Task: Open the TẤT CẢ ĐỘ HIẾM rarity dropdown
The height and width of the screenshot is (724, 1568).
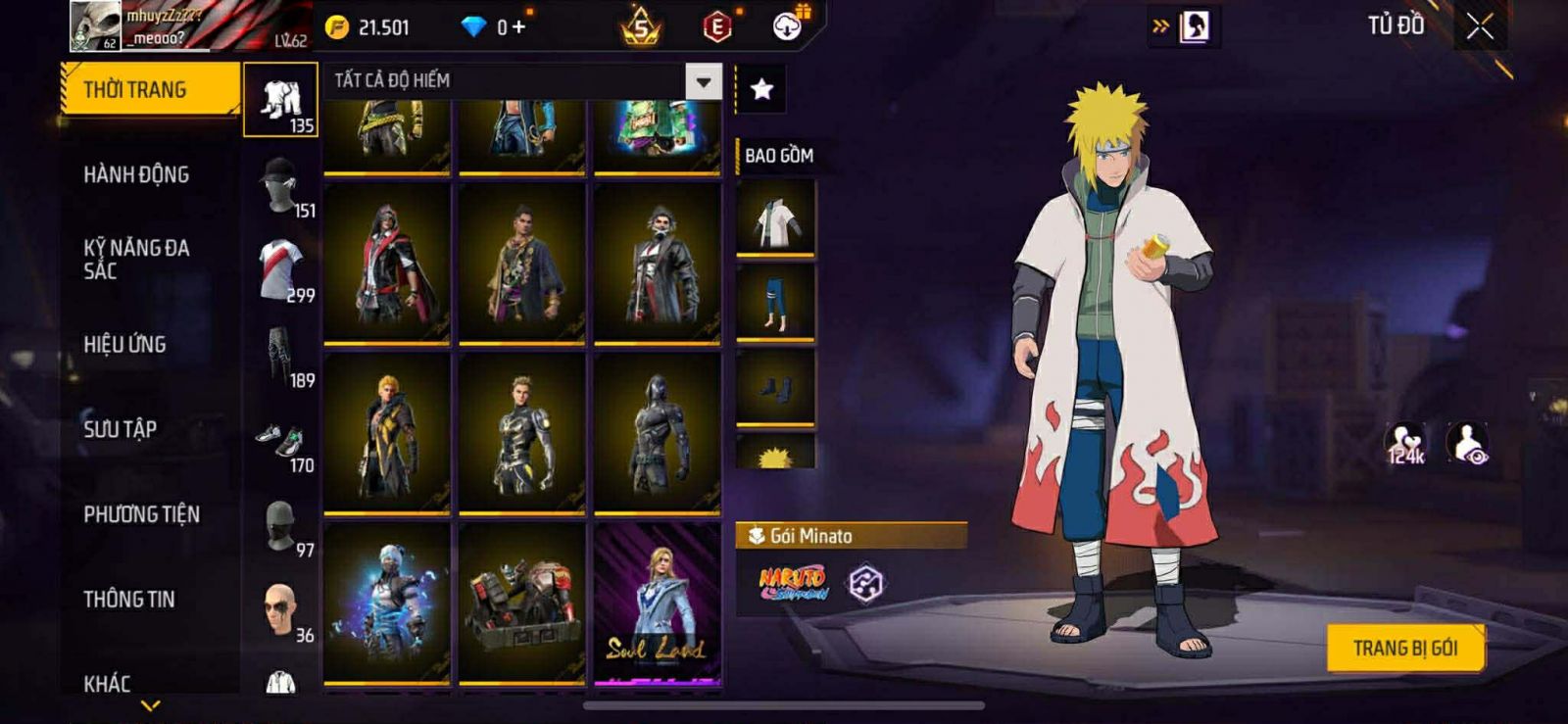Action: tap(703, 81)
